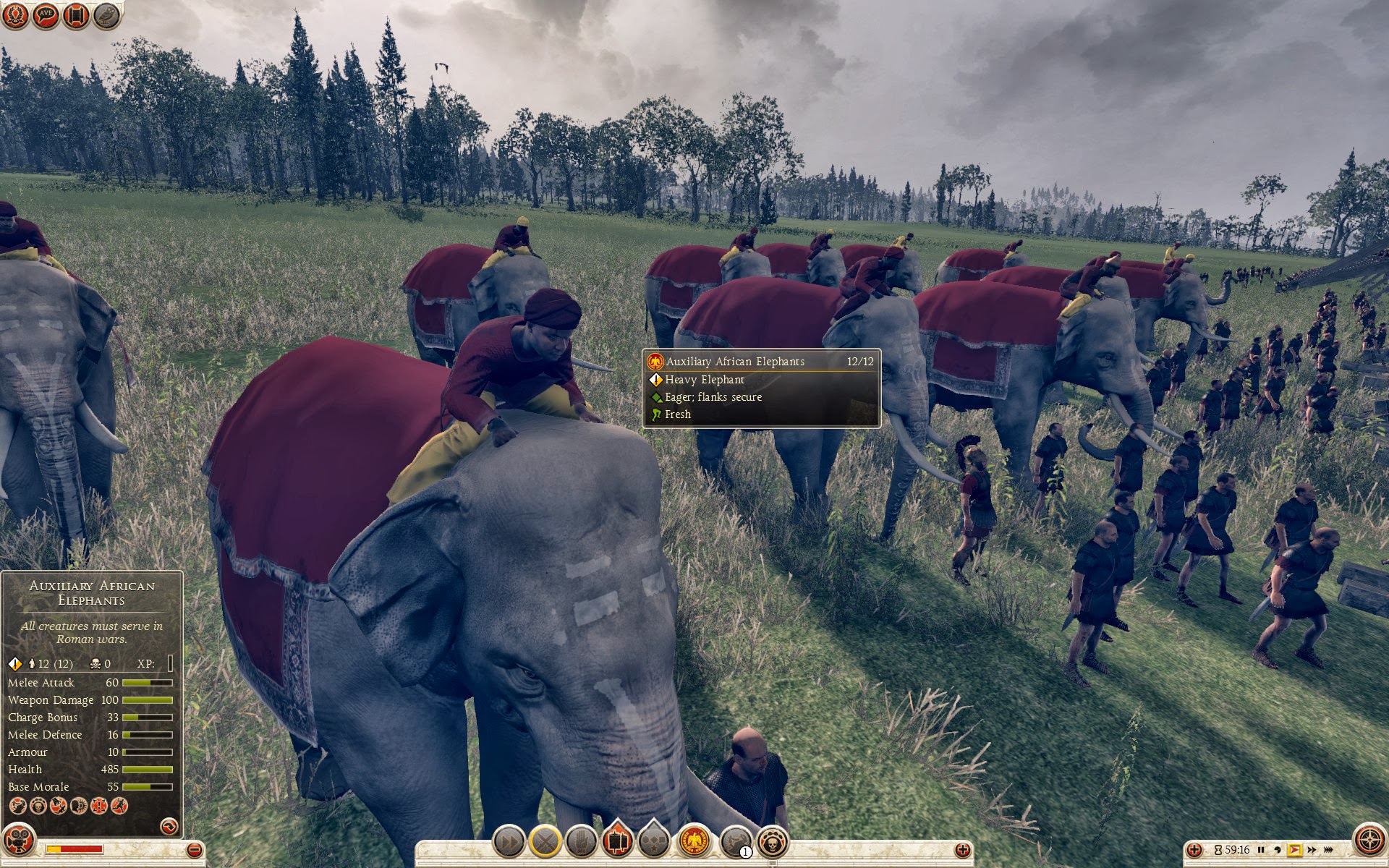The height and width of the screenshot is (868, 1389).
Task: Open the compass tactical map button
Action: [x=1369, y=841]
